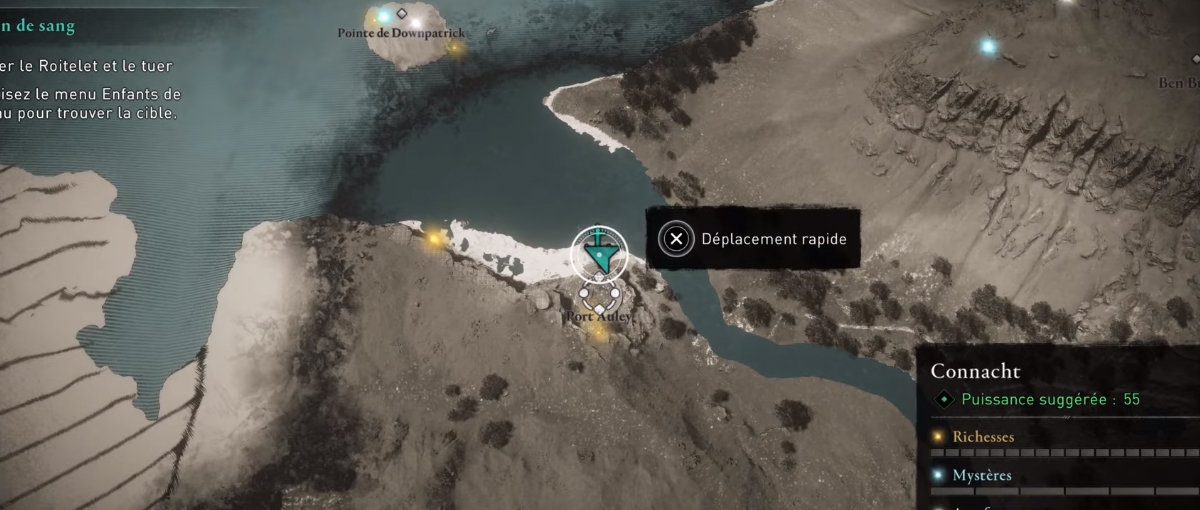Pick the gold wealth marker beside the snowy shore
Viewport: 1200px width, 510px height.
434,239
